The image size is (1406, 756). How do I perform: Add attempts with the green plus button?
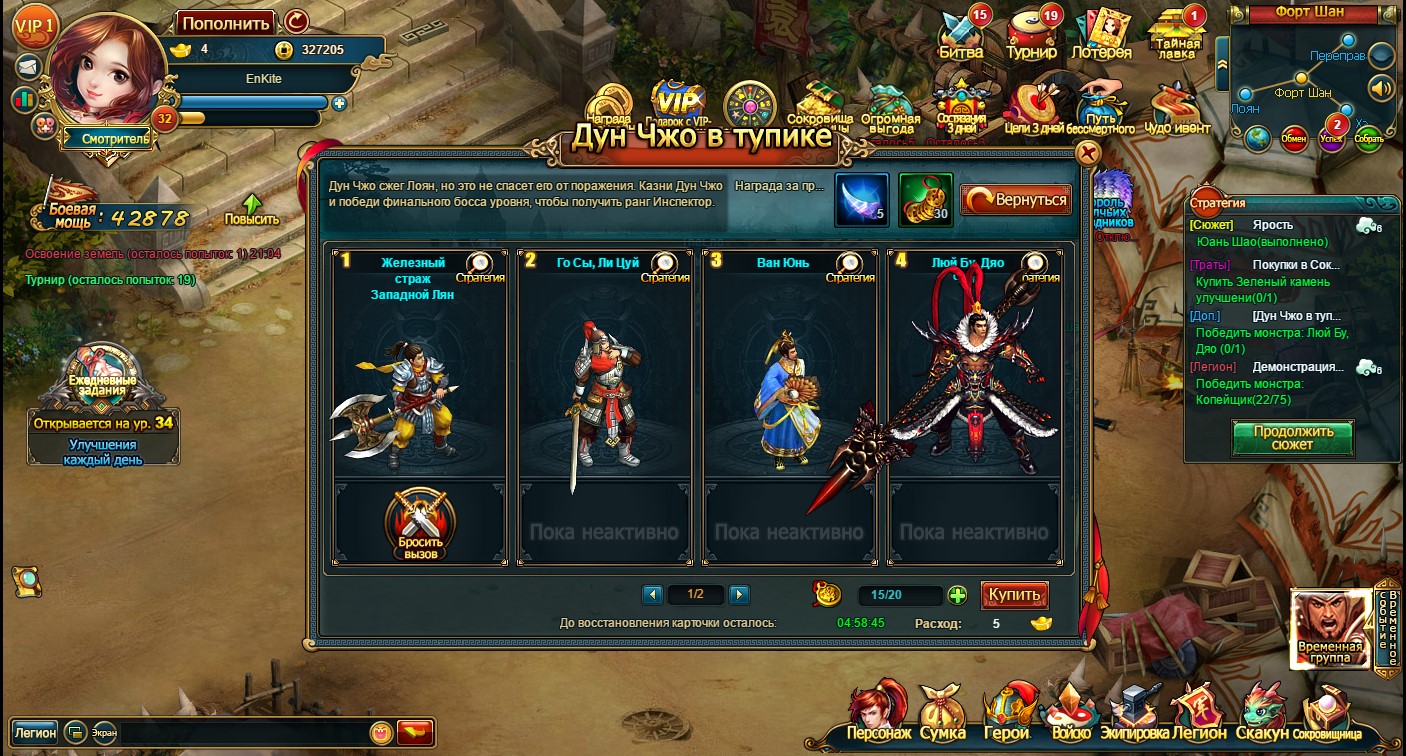pos(957,596)
